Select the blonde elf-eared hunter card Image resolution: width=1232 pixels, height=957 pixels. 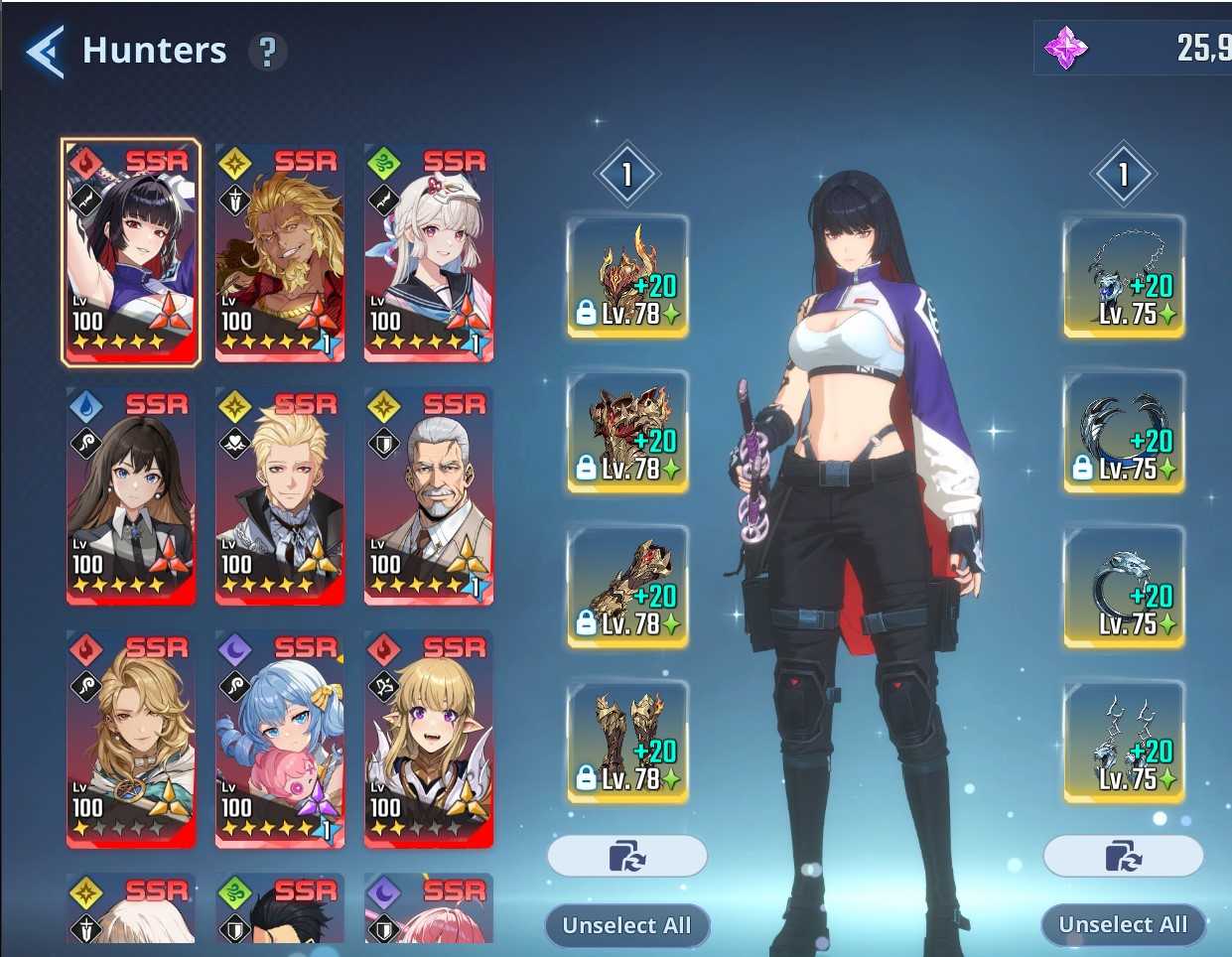pos(429,739)
